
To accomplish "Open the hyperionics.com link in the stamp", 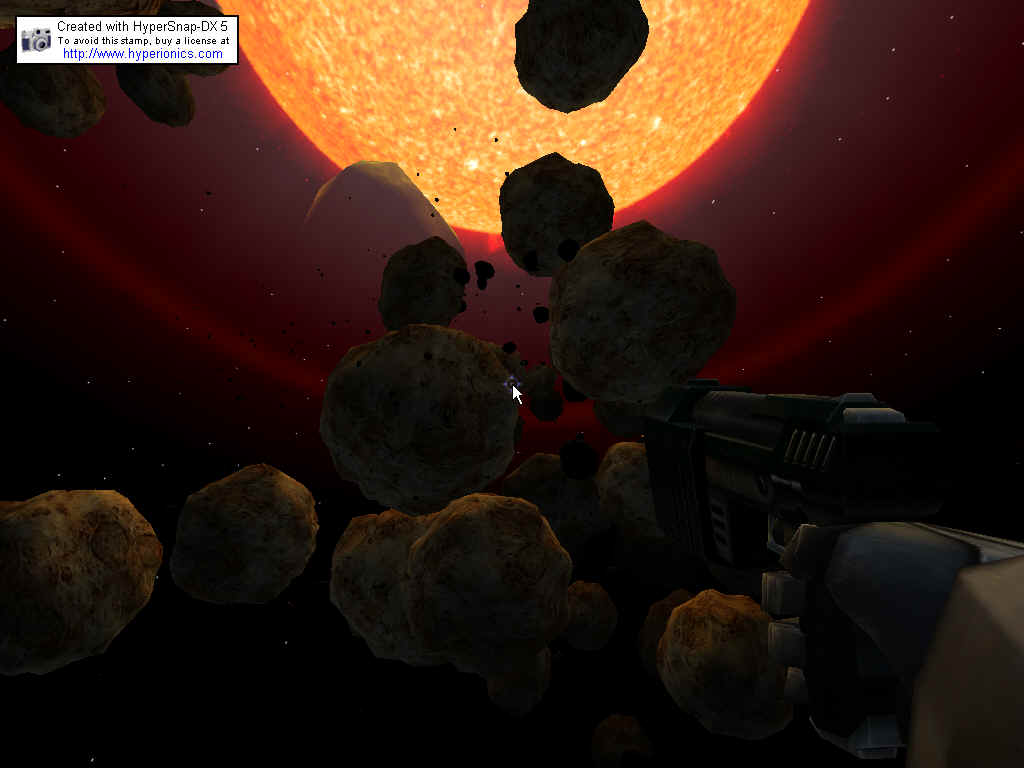I will coord(143,54).
